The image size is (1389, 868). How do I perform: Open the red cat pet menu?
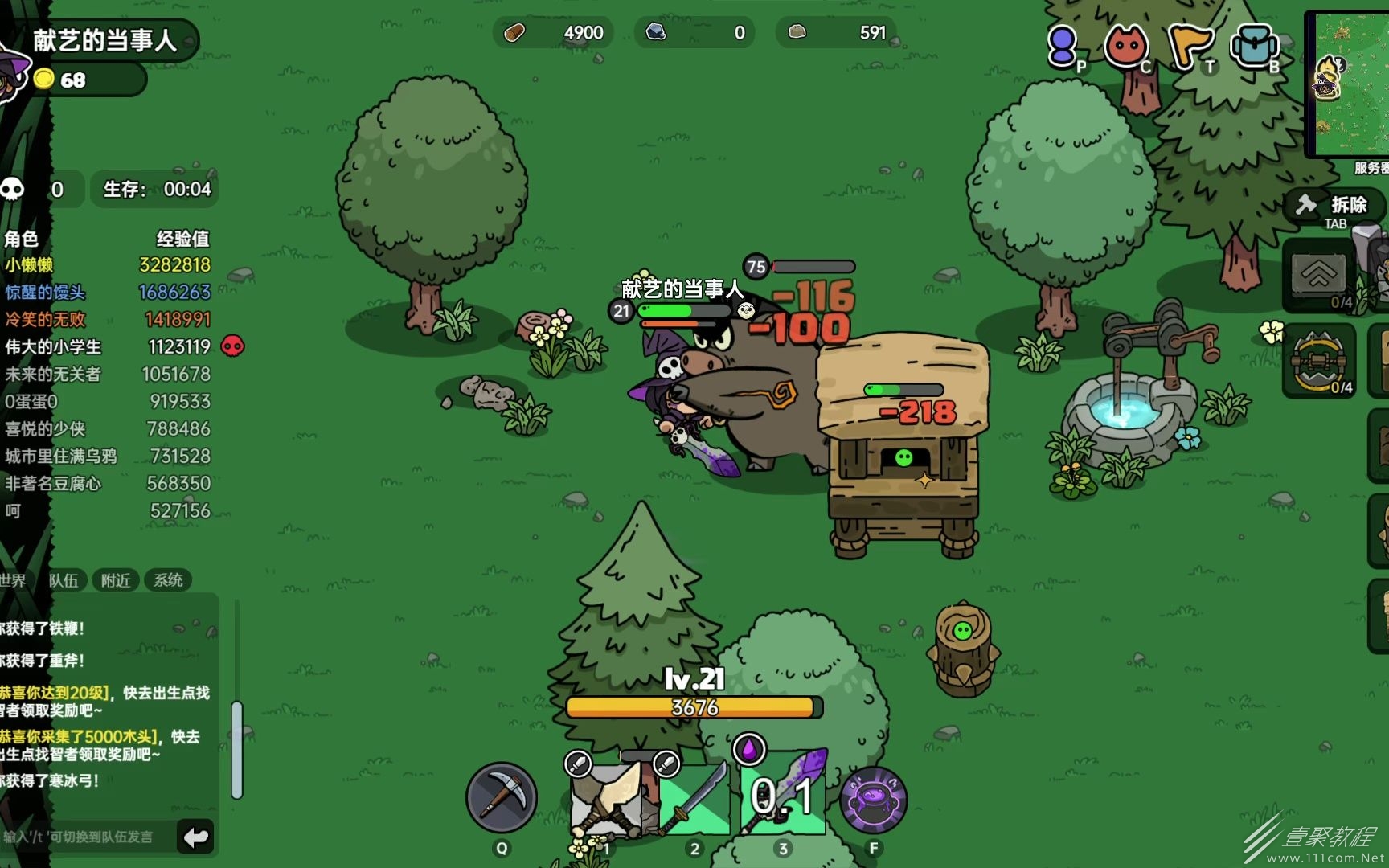1125,46
